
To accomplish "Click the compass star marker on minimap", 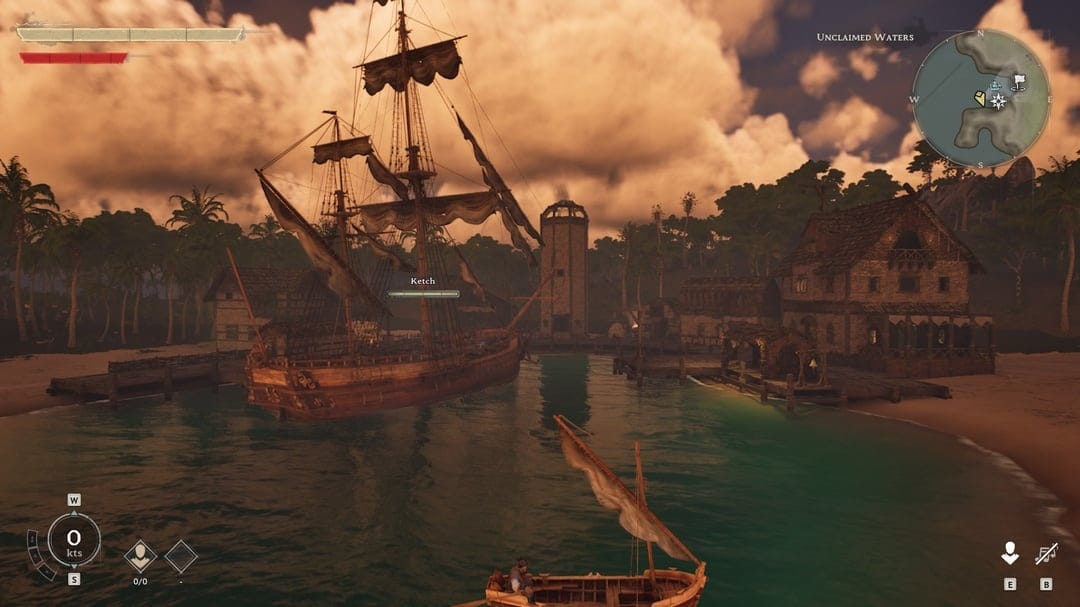I will point(998,101).
